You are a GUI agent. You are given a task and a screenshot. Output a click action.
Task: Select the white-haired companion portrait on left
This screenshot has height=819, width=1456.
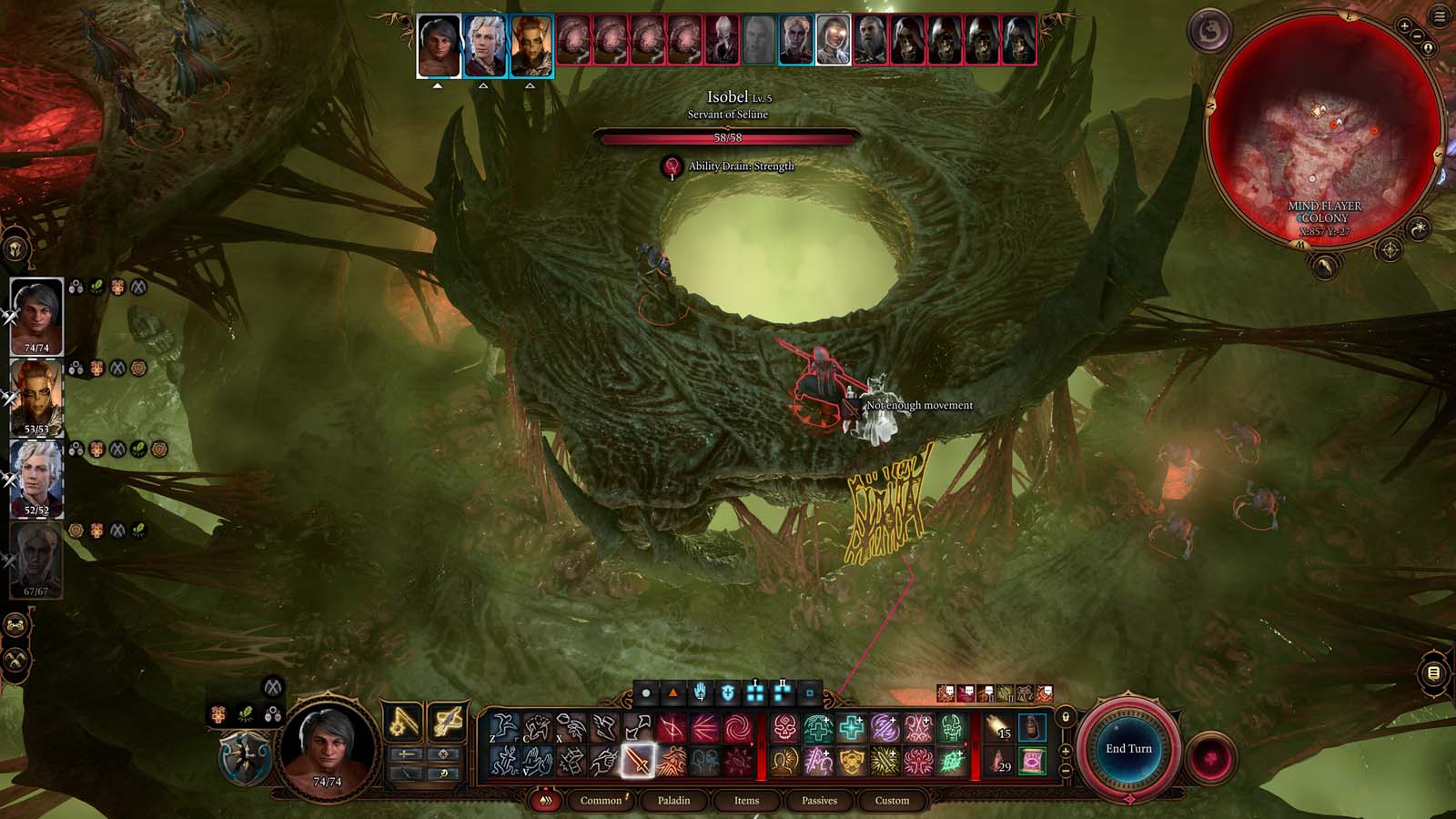[37, 476]
